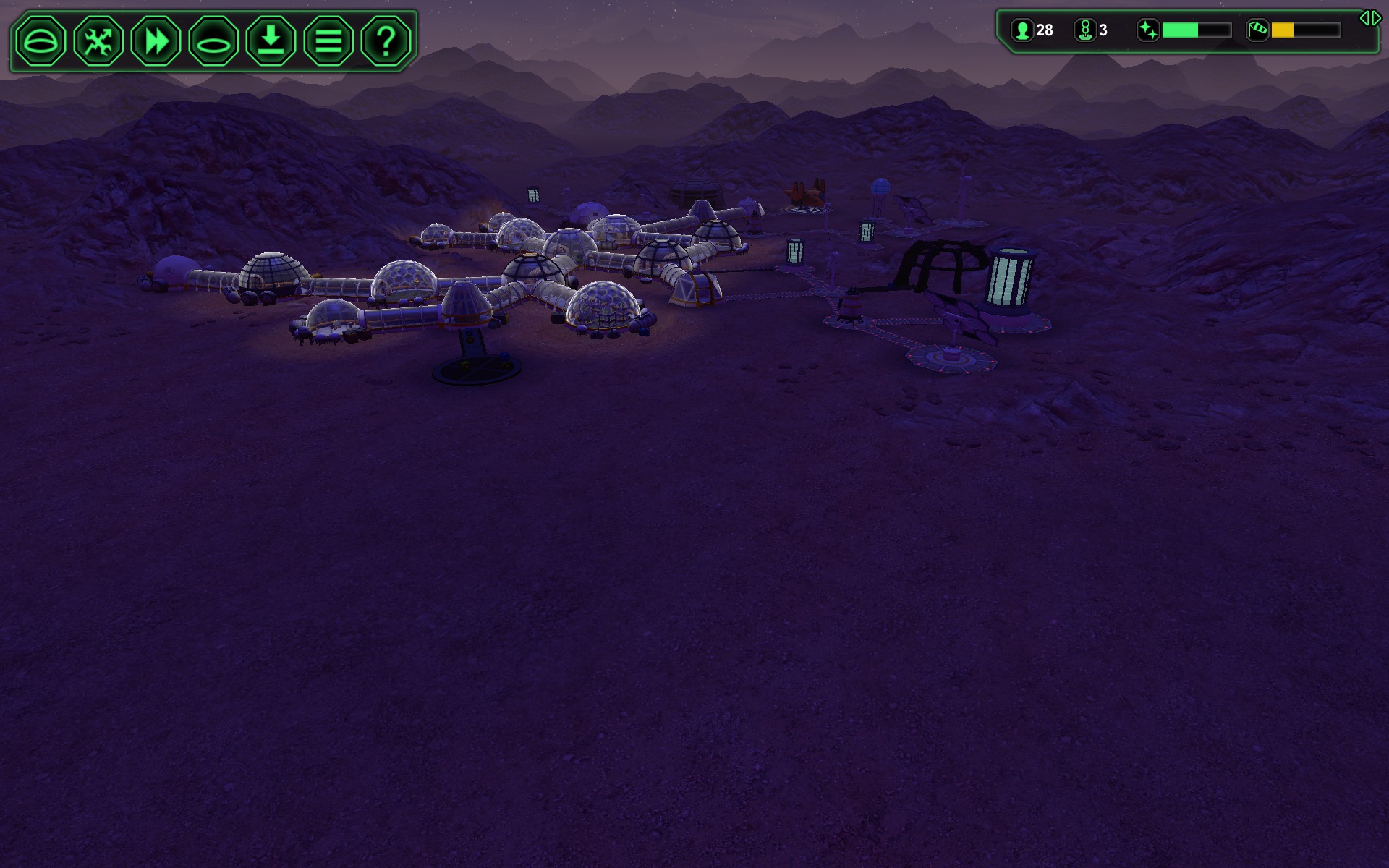Click the flat ring icon button
This screenshot has width=1389, height=868.
click(x=213, y=41)
